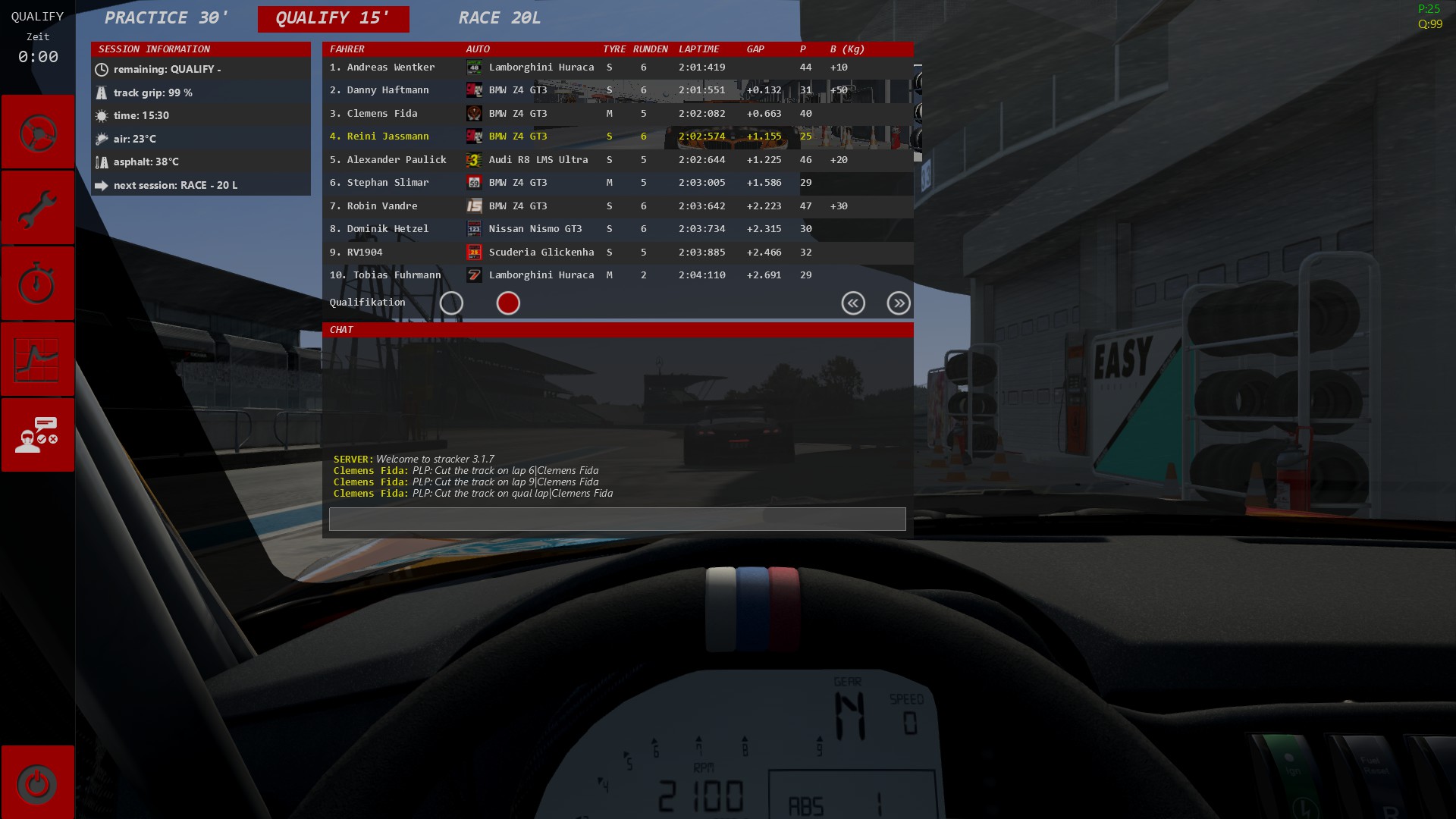Select the red filled standings page indicator

508,303
